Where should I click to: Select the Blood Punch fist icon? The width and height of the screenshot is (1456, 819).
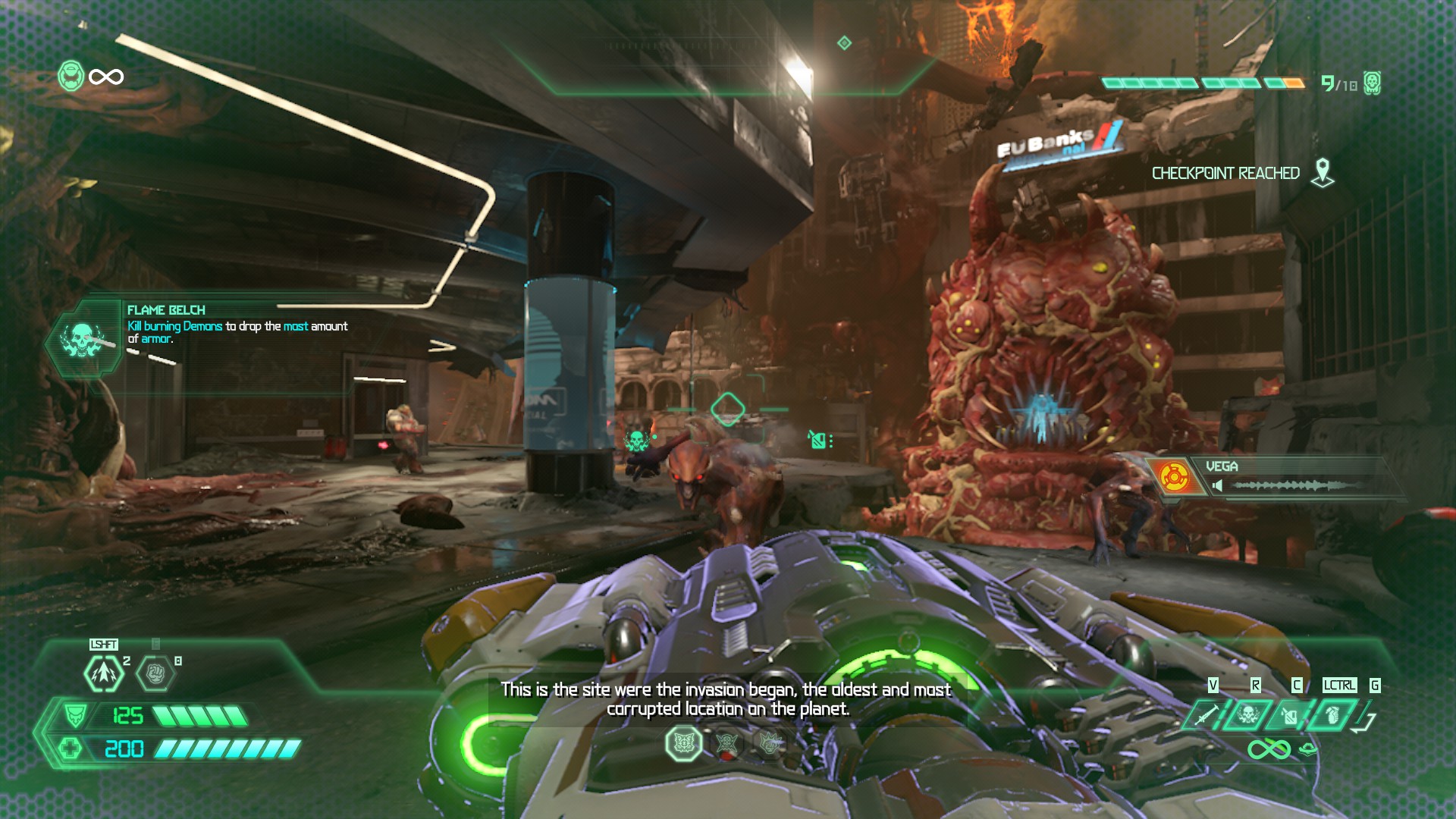(155, 673)
